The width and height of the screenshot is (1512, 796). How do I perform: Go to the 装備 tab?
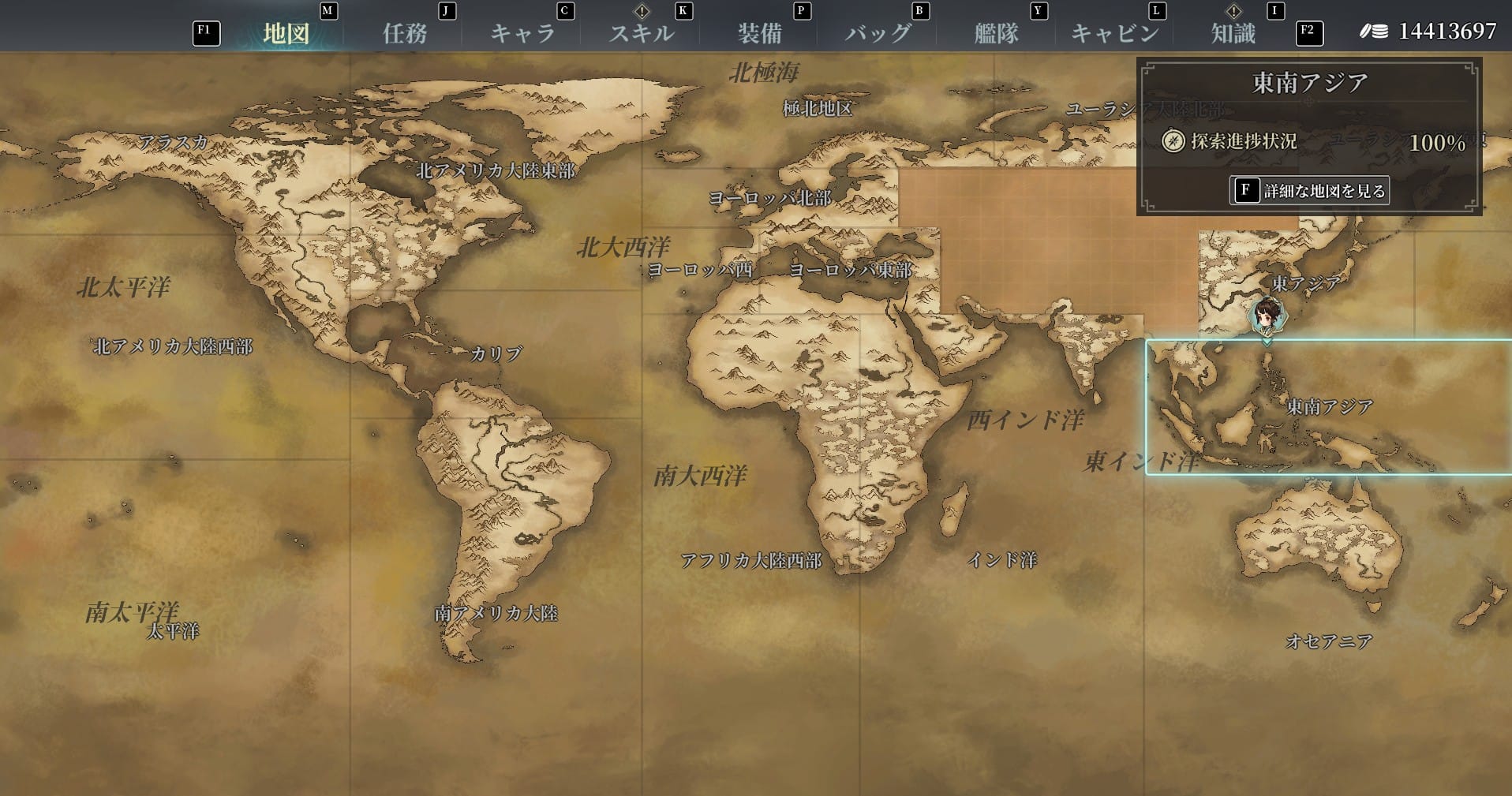coord(759,33)
